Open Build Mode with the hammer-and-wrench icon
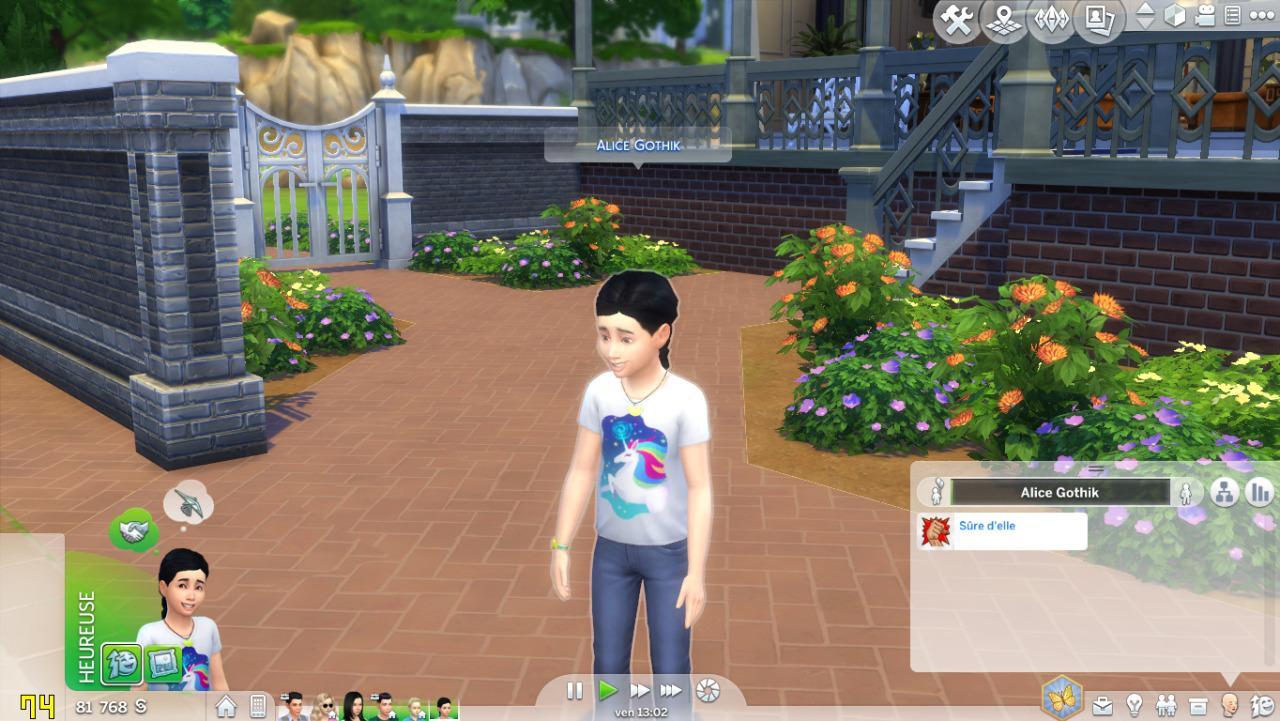Screen dimensions: 1280x721 (x=957, y=20)
